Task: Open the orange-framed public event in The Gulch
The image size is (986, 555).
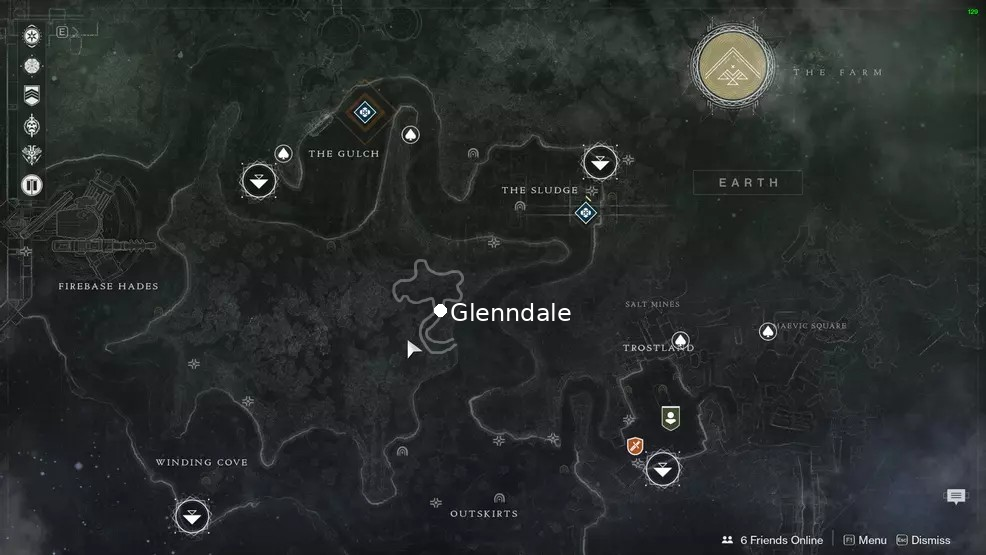Action: pos(364,112)
